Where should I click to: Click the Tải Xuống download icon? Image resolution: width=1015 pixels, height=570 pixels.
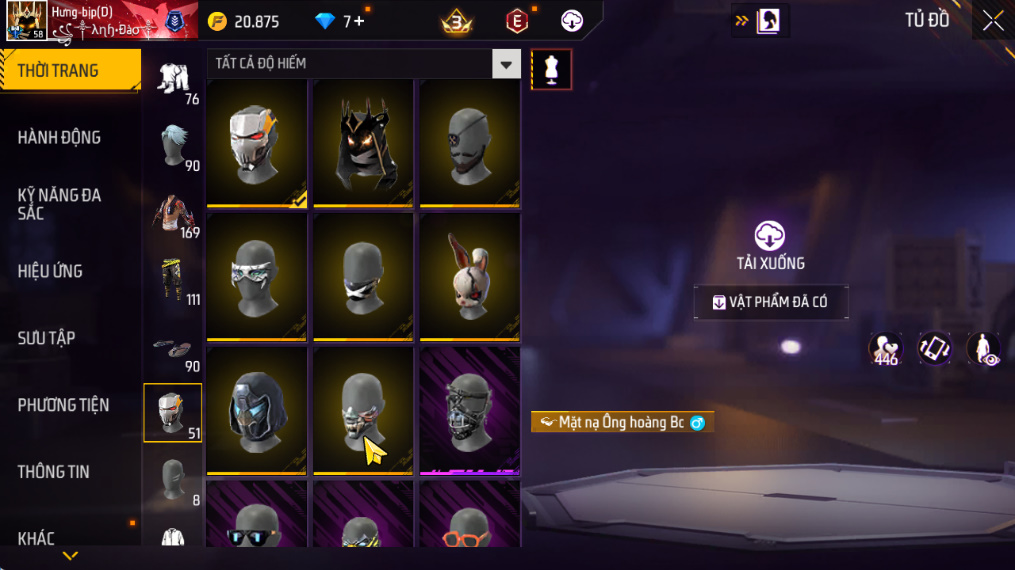coord(770,236)
